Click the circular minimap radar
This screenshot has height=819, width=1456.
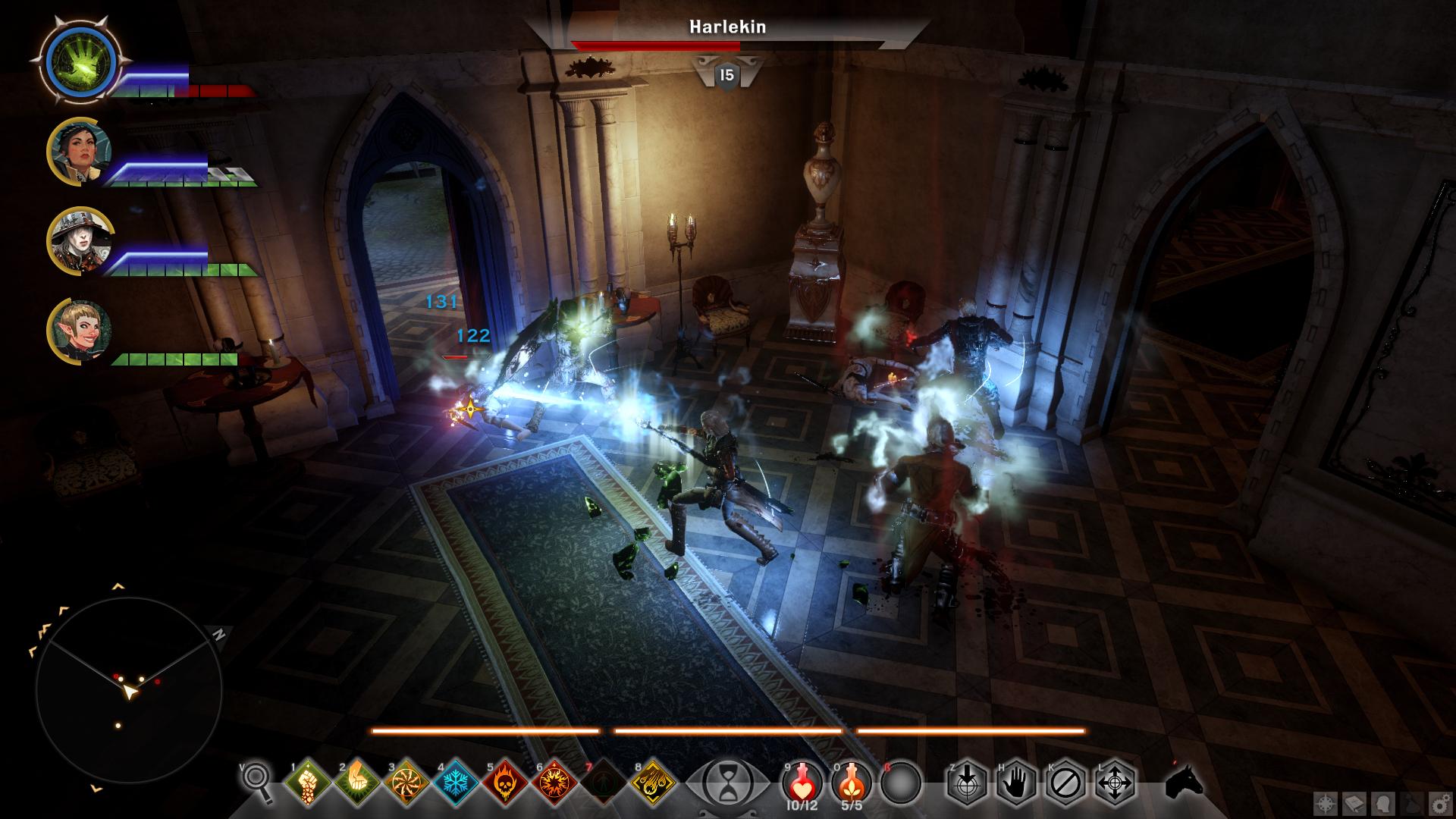click(129, 690)
